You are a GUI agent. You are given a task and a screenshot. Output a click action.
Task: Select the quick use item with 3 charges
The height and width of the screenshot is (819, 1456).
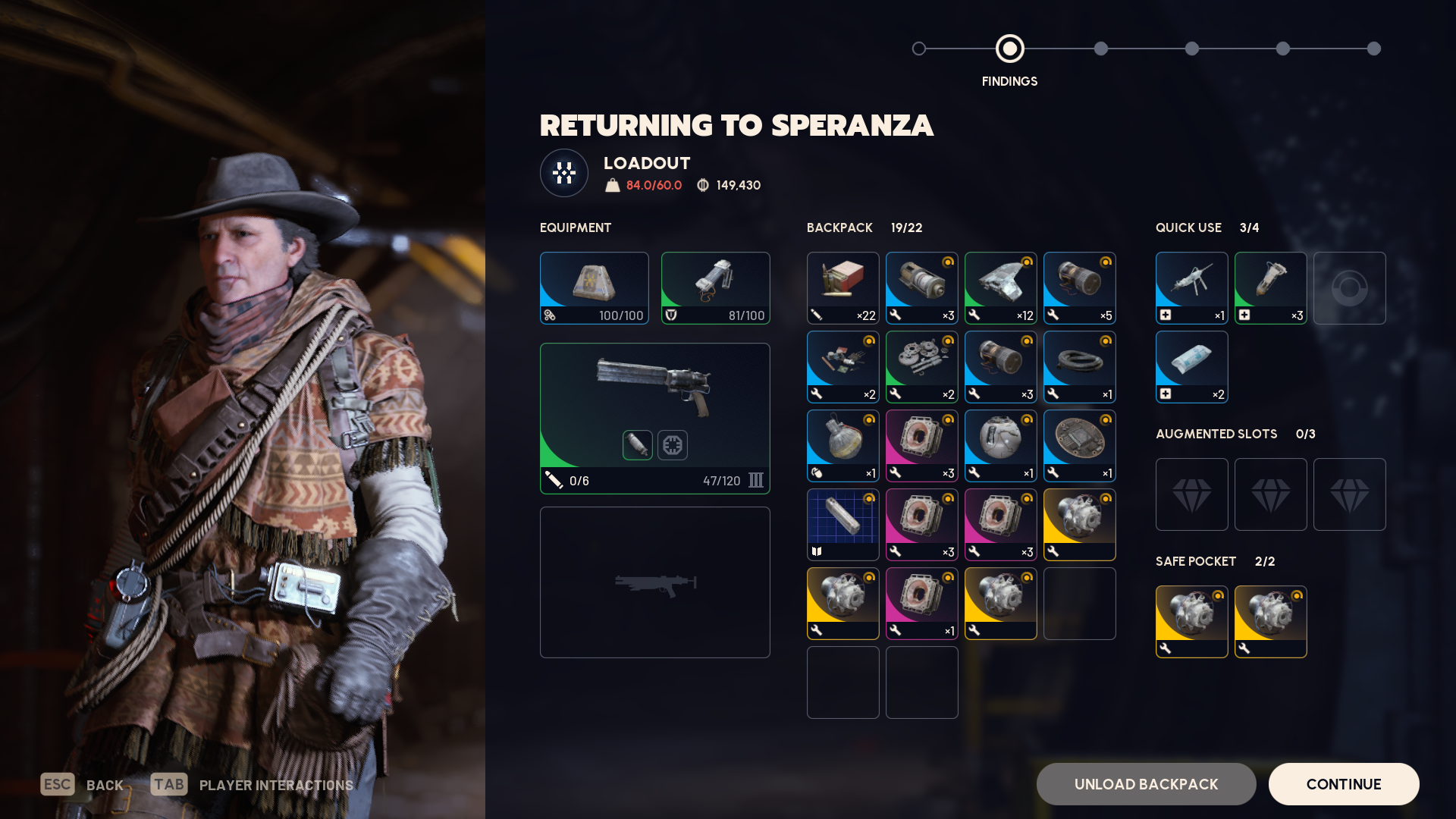click(x=1270, y=288)
